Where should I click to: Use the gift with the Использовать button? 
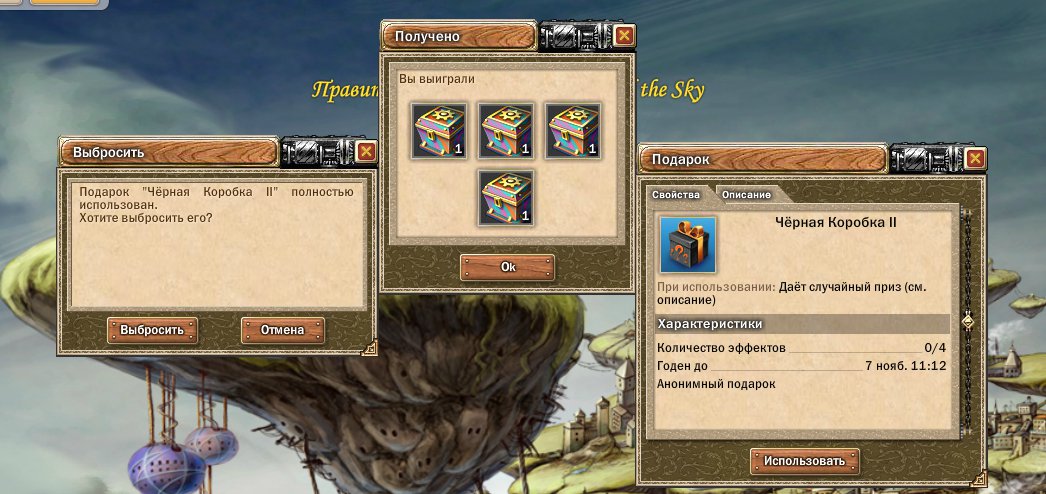[804, 461]
